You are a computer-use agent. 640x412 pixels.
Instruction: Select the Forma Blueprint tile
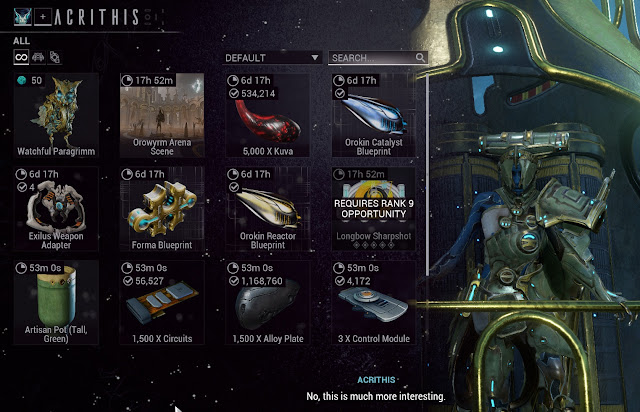click(x=161, y=209)
